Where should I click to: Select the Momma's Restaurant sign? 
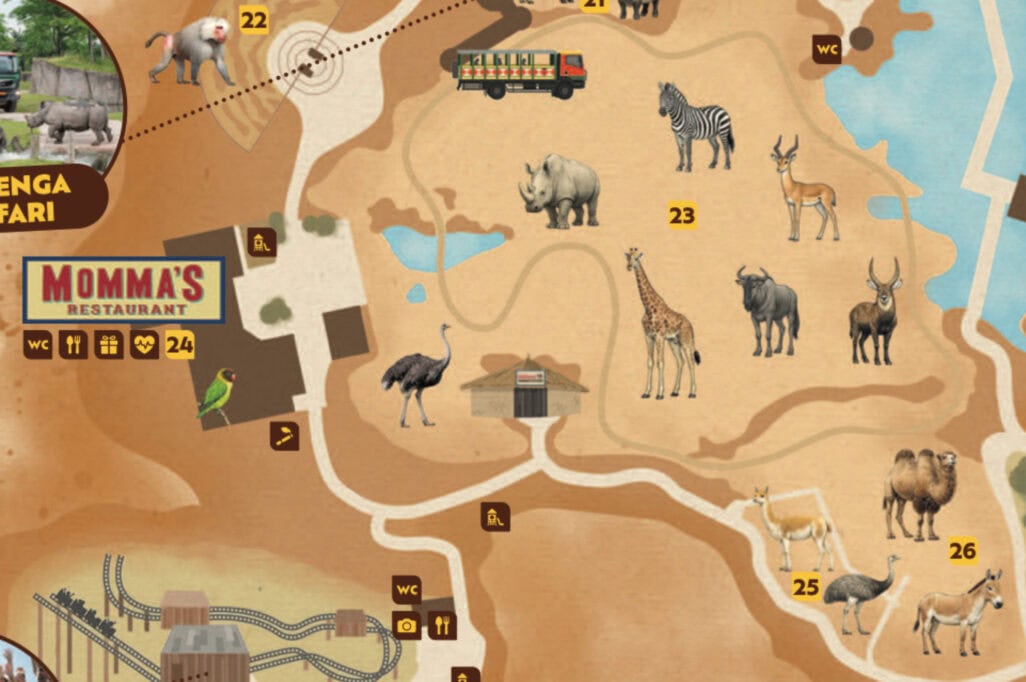(x=123, y=290)
